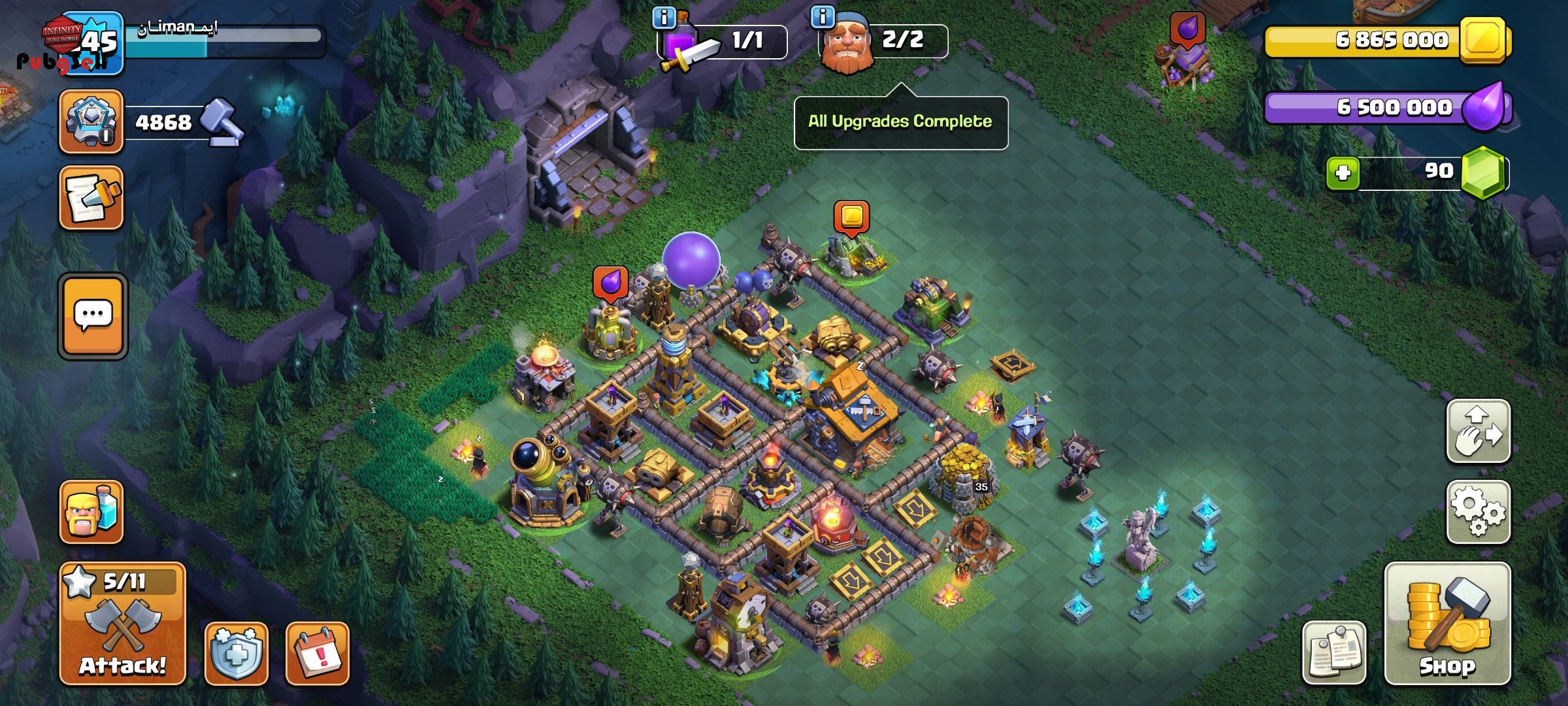Collect gold from the gold mine bubble
Image resolution: width=1568 pixels, height=706 pixels.
tap(851, 217)
